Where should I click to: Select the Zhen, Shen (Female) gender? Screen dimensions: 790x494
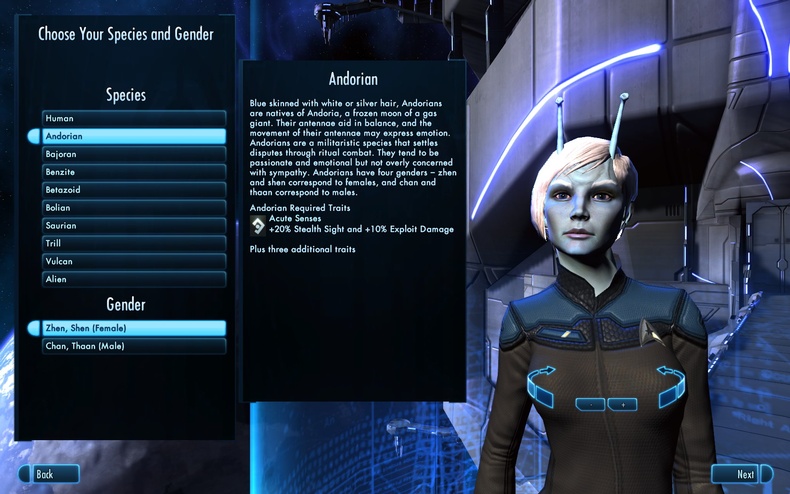133,328
